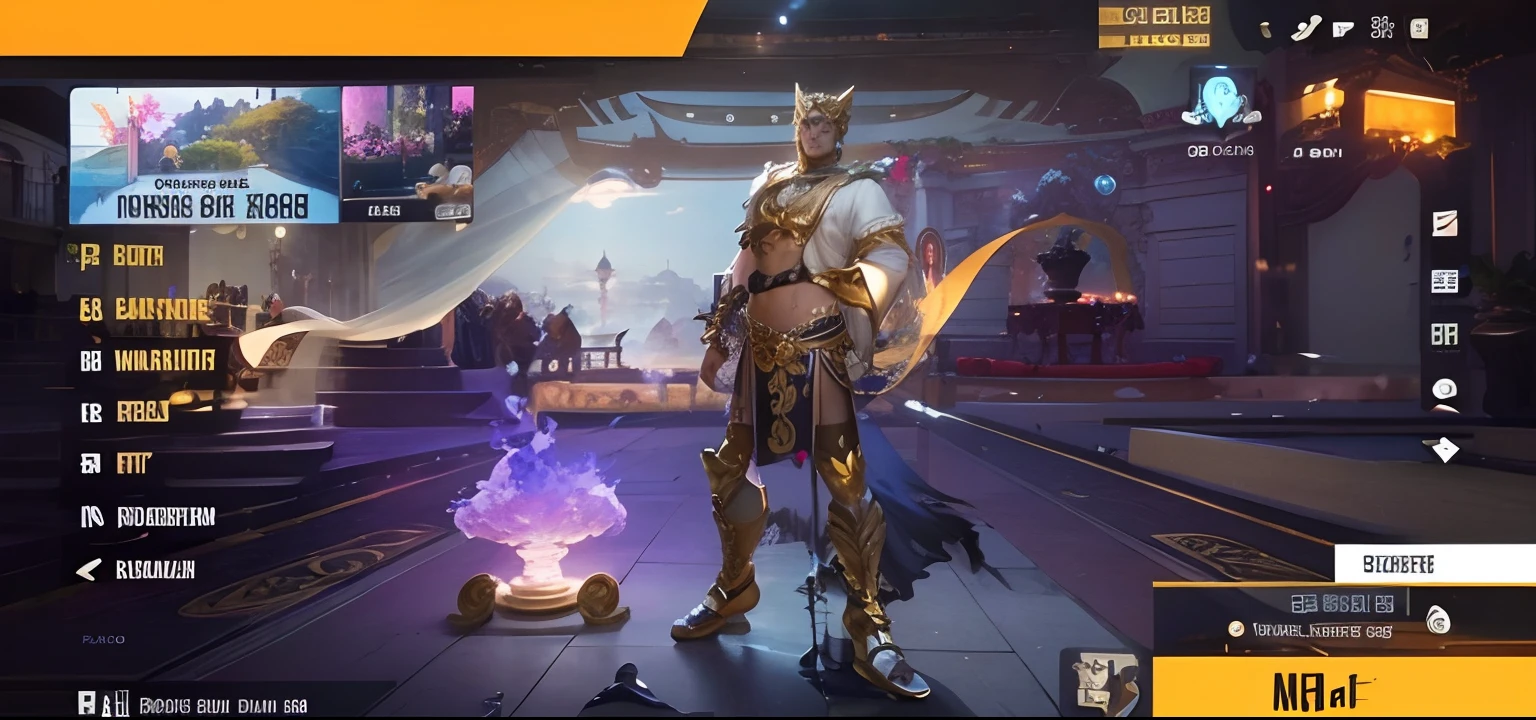This screenshot has width=1536, height=720.
Task: Open the large landscape event banner
Action: coord(205,155)
